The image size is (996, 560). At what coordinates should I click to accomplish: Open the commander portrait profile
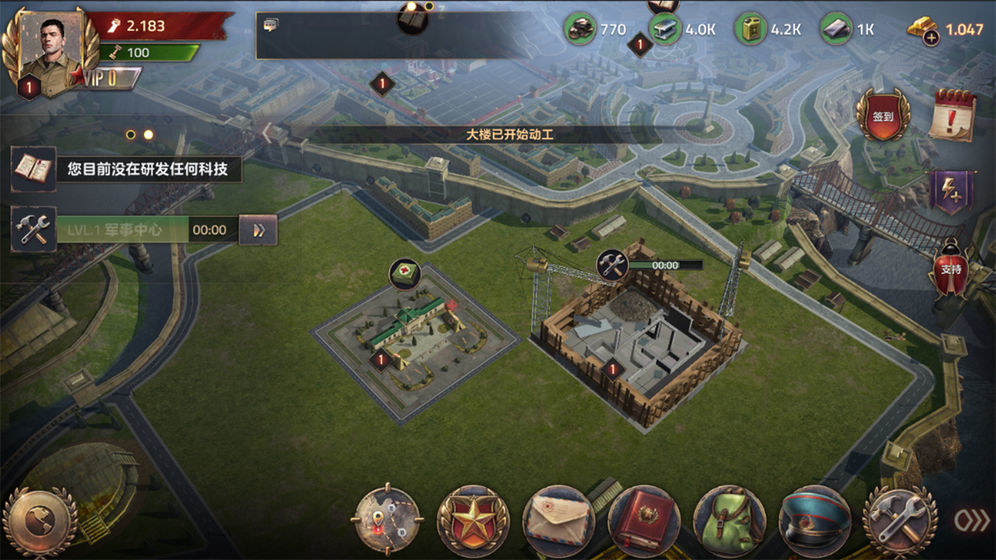45,47
